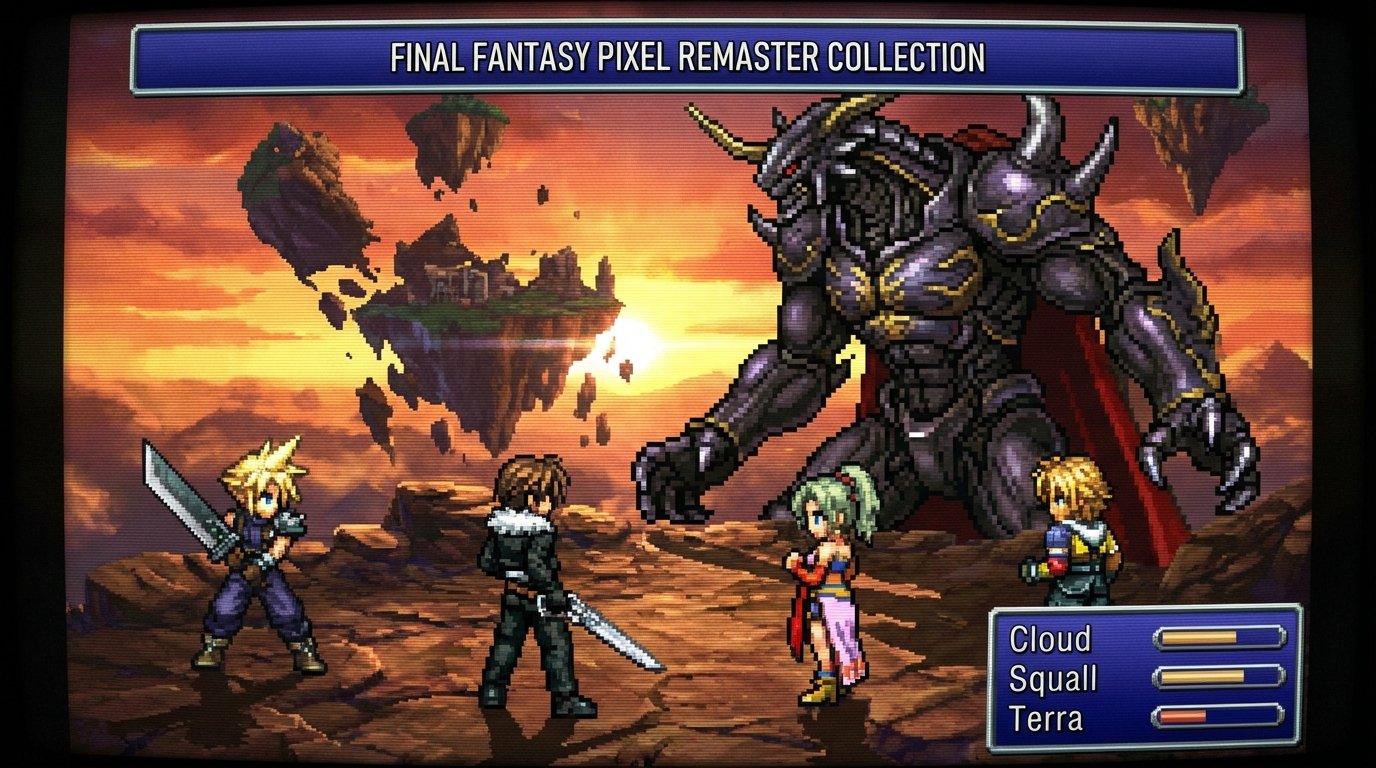Viewport: 1376px width, 768px height.
Task: Click the giant armored boss enemy
Action: tap(920, 300)
